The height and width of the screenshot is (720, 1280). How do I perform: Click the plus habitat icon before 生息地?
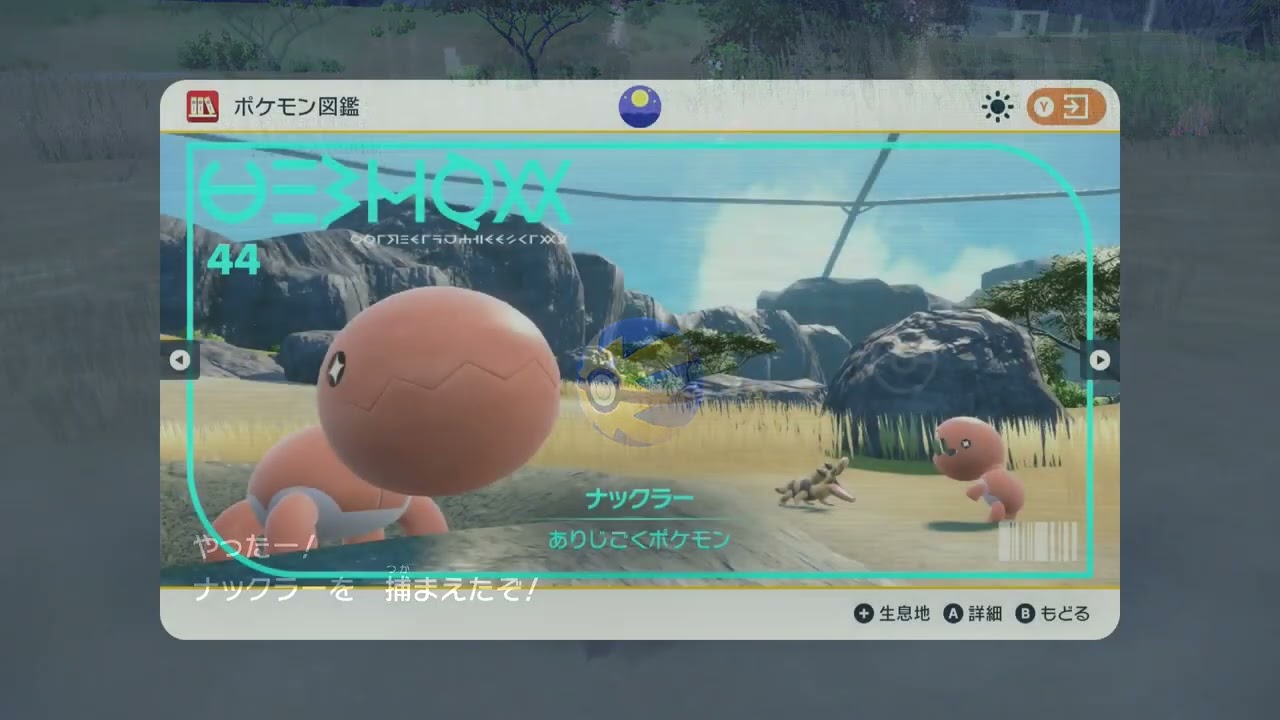point(863,614)
